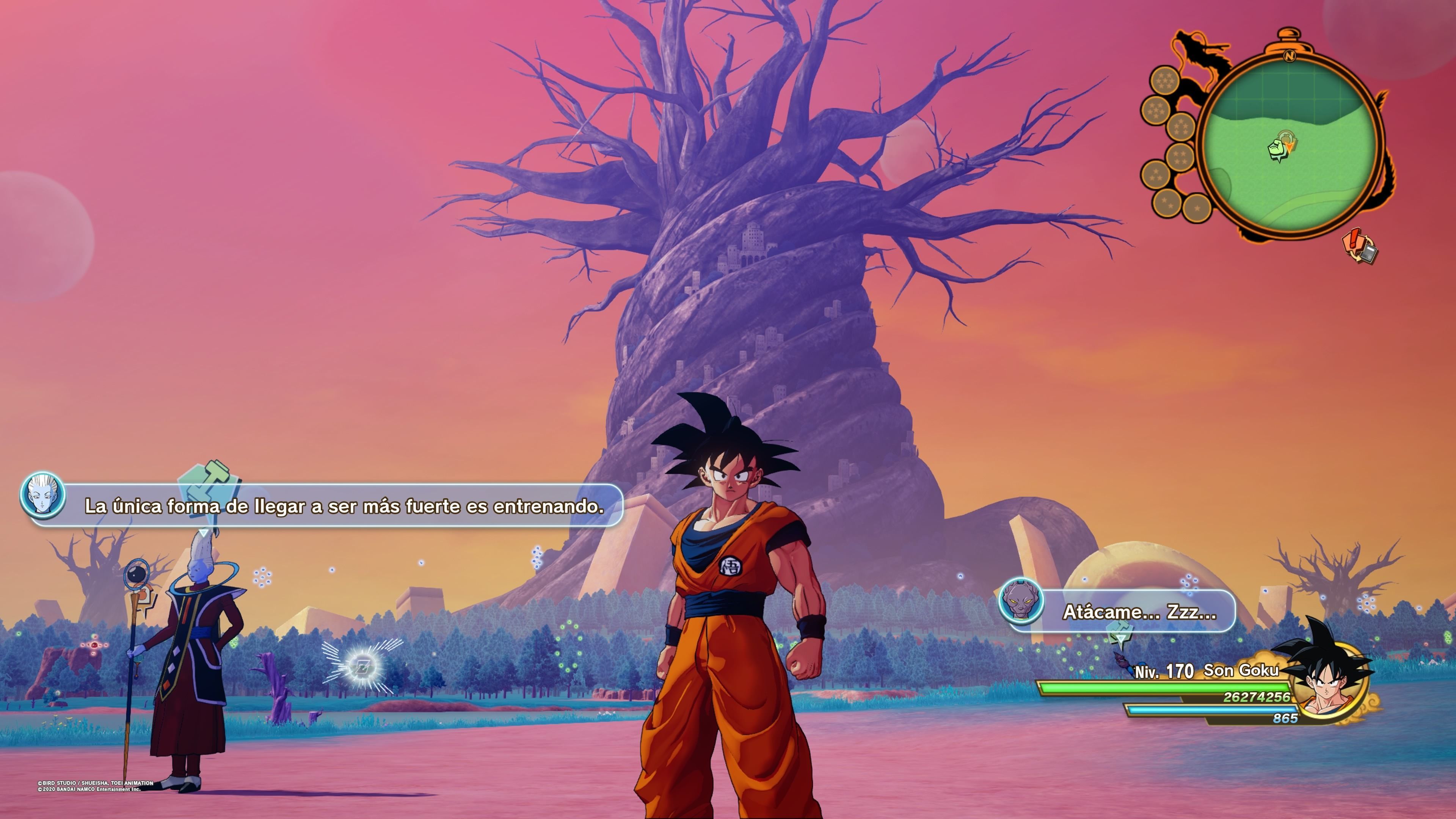Open the red exclamation notification icon

click(1360, 246)
